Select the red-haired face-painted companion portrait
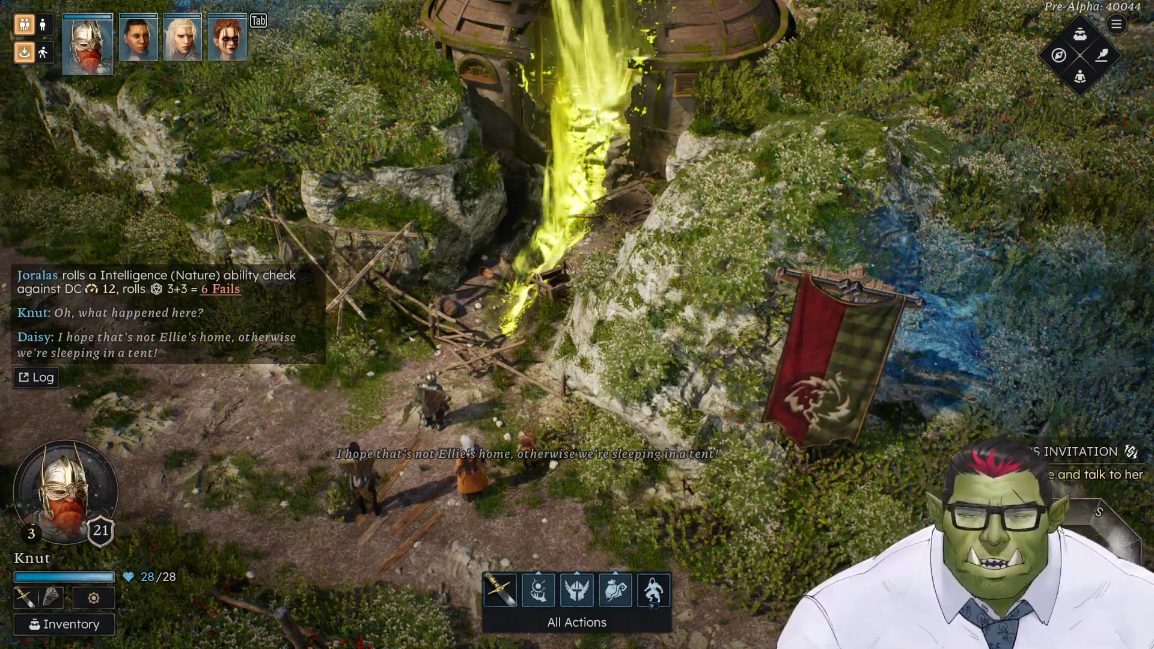 [227, 40]
